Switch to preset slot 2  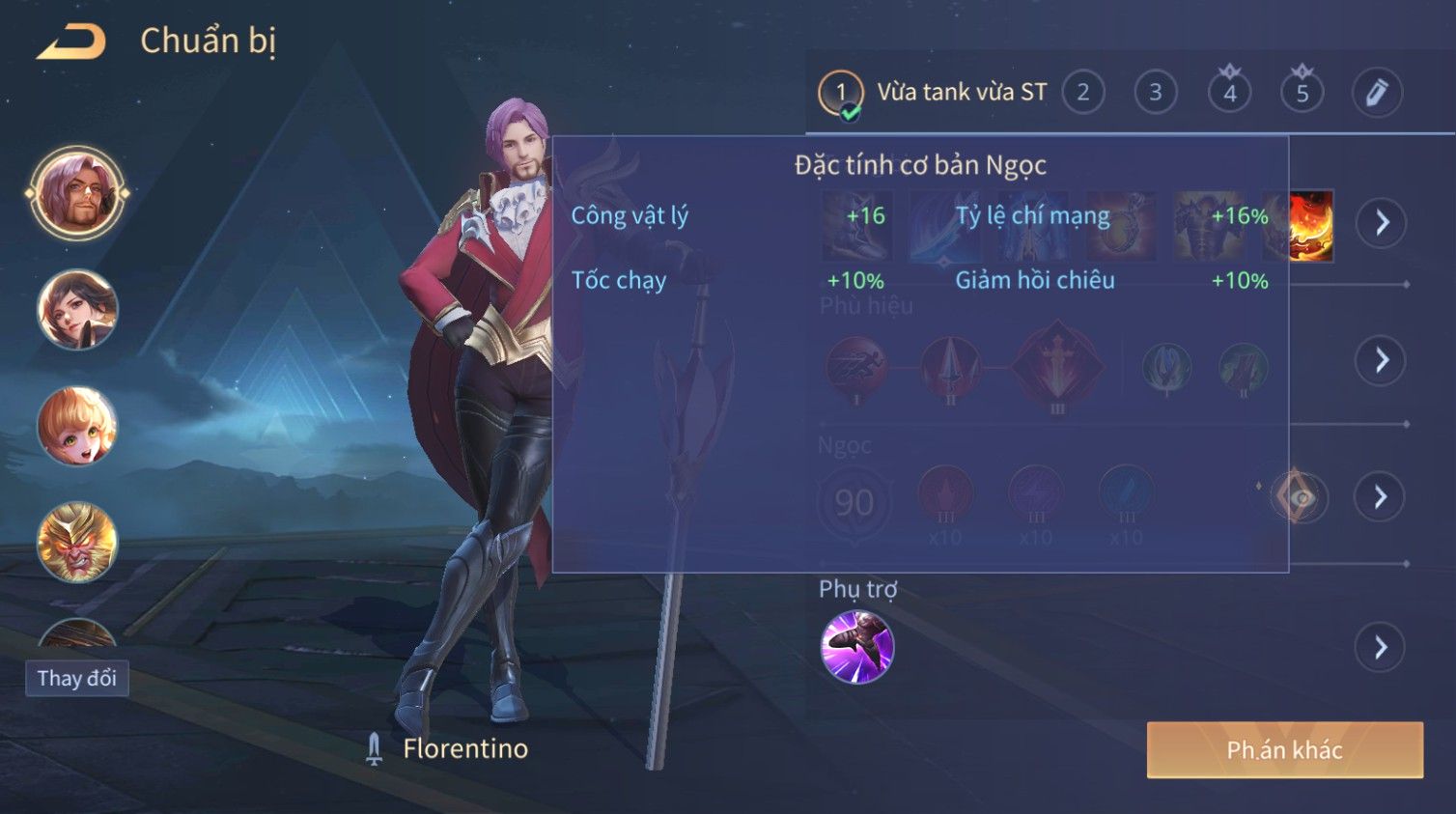point(1083,93)
